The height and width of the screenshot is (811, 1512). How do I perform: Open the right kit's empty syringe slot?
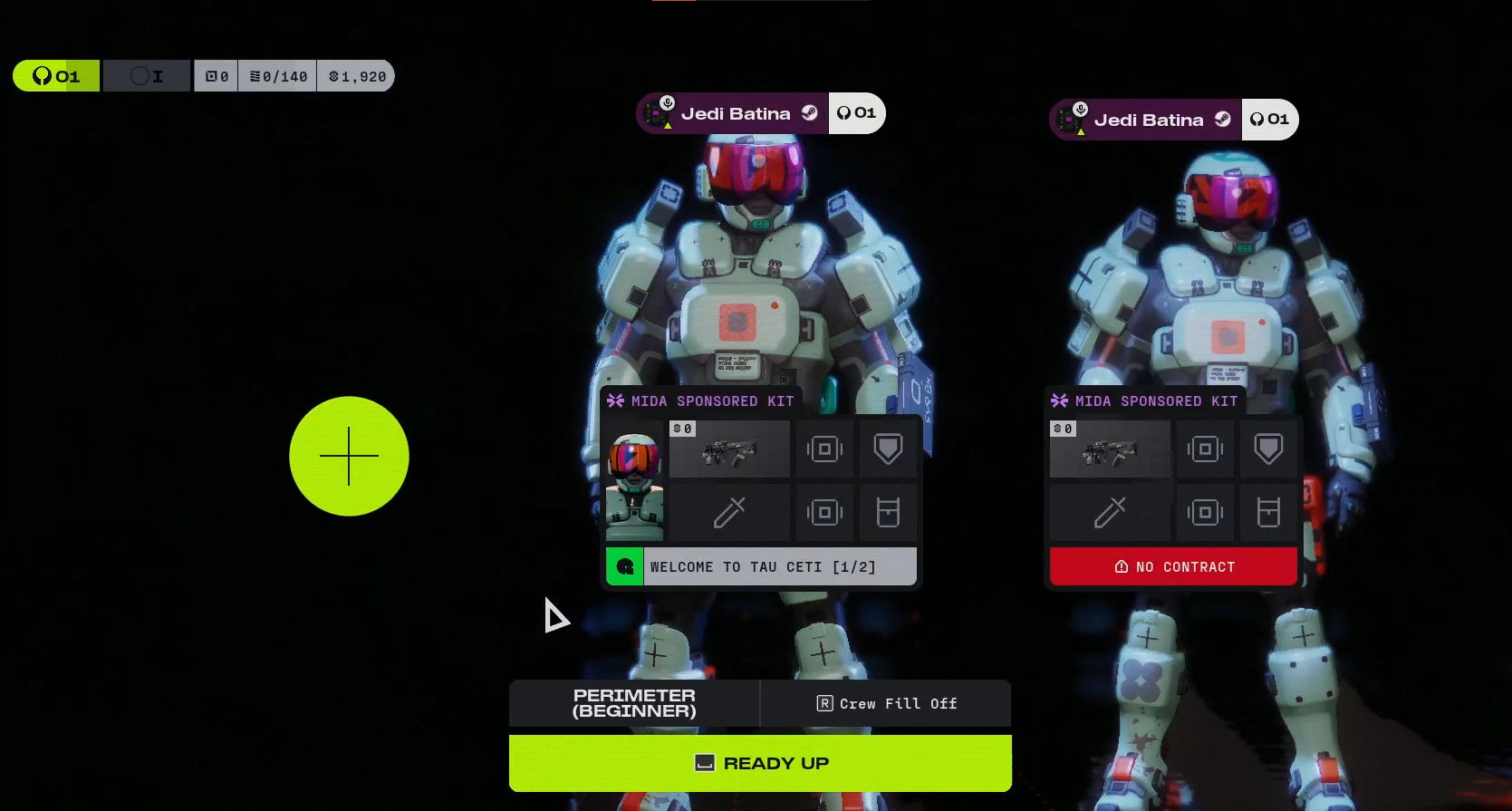1110,513
